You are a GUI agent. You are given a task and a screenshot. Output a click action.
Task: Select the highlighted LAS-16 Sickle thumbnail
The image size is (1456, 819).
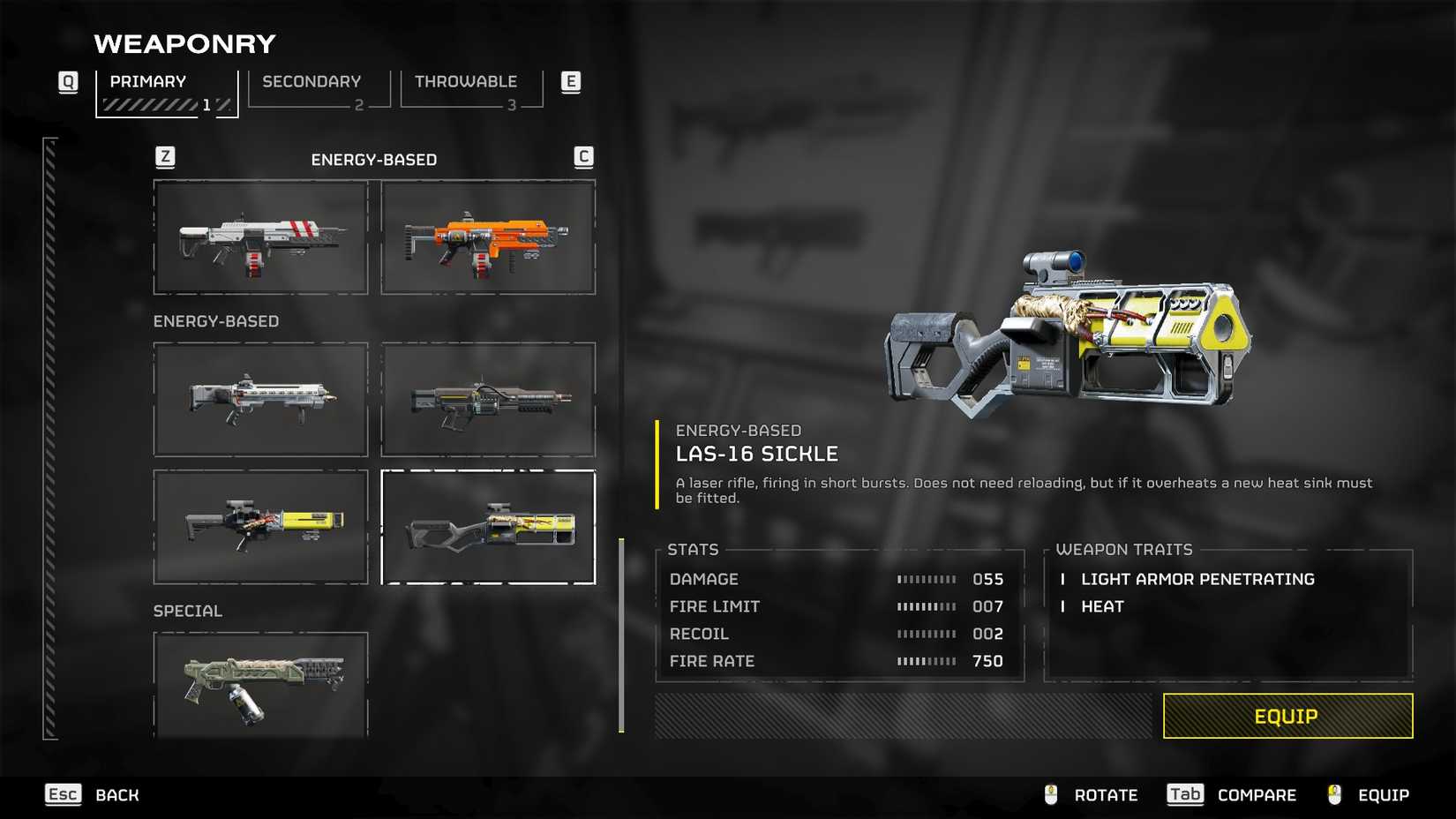pos(488,527)
